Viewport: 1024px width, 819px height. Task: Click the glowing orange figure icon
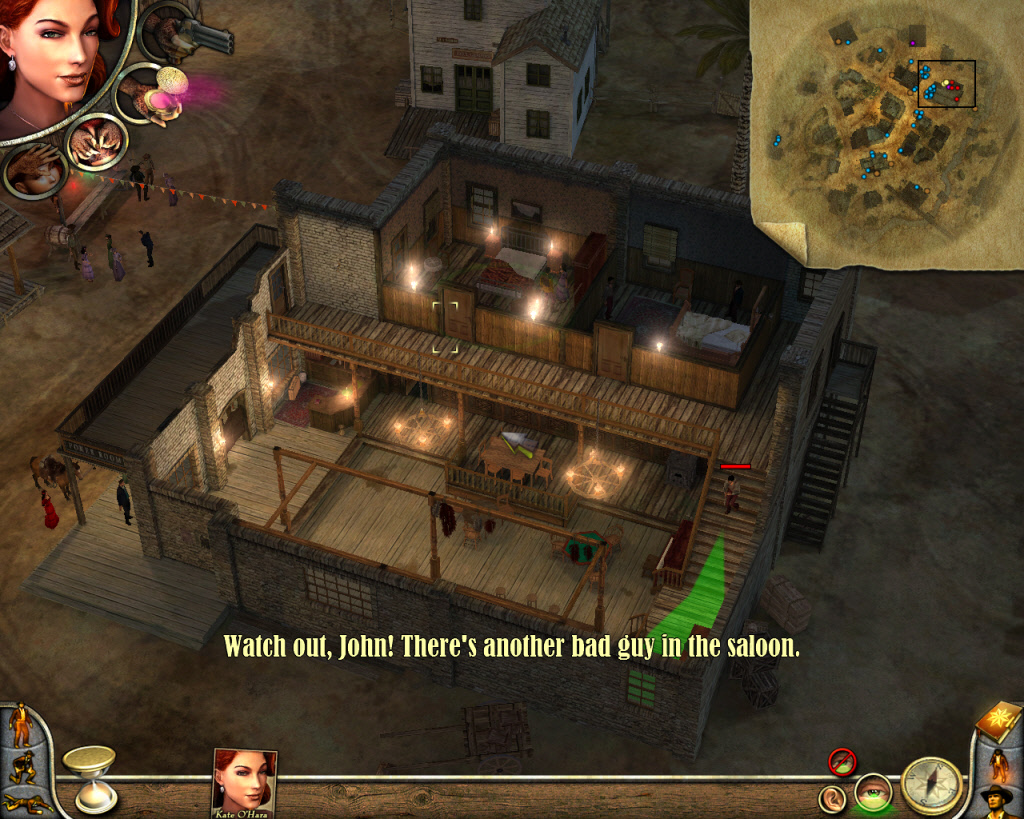pos(998,764)
